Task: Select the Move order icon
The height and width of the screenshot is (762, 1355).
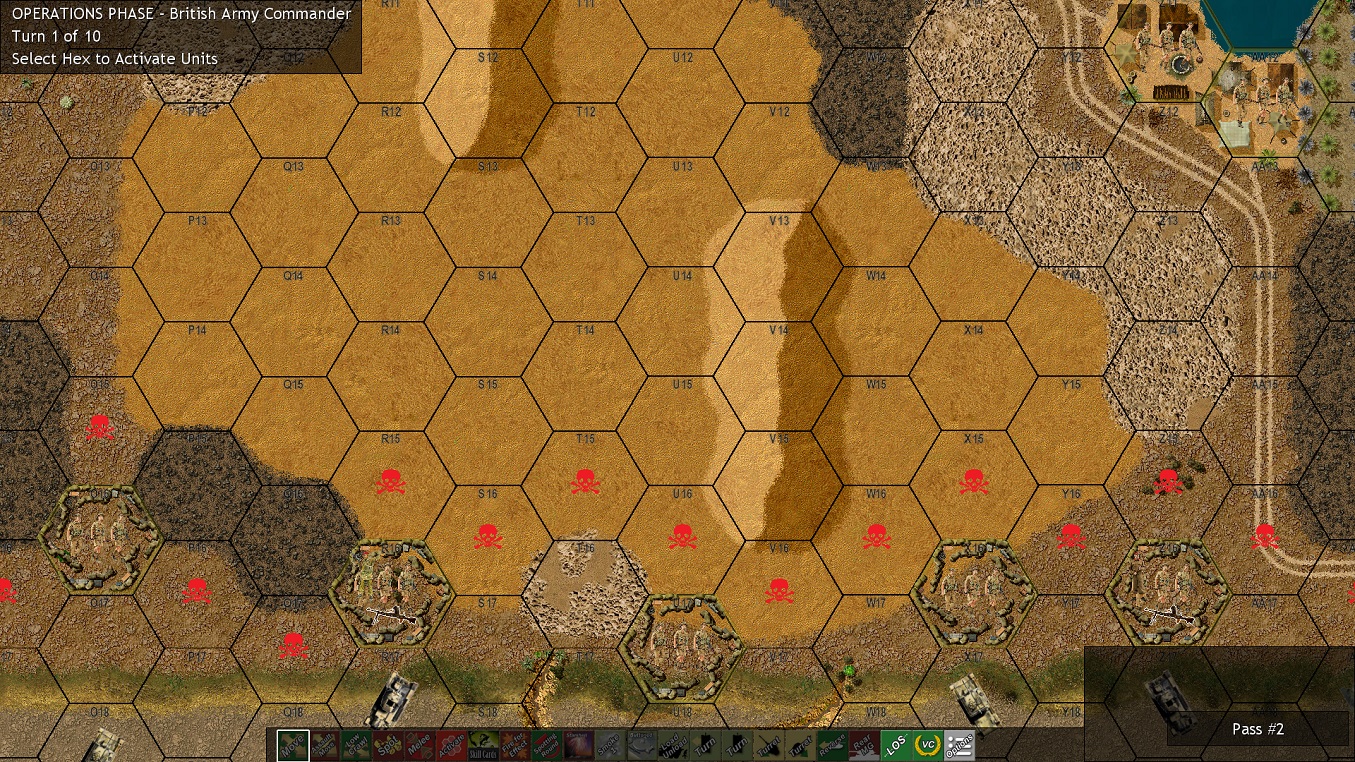Action: [x=293, y=744]
